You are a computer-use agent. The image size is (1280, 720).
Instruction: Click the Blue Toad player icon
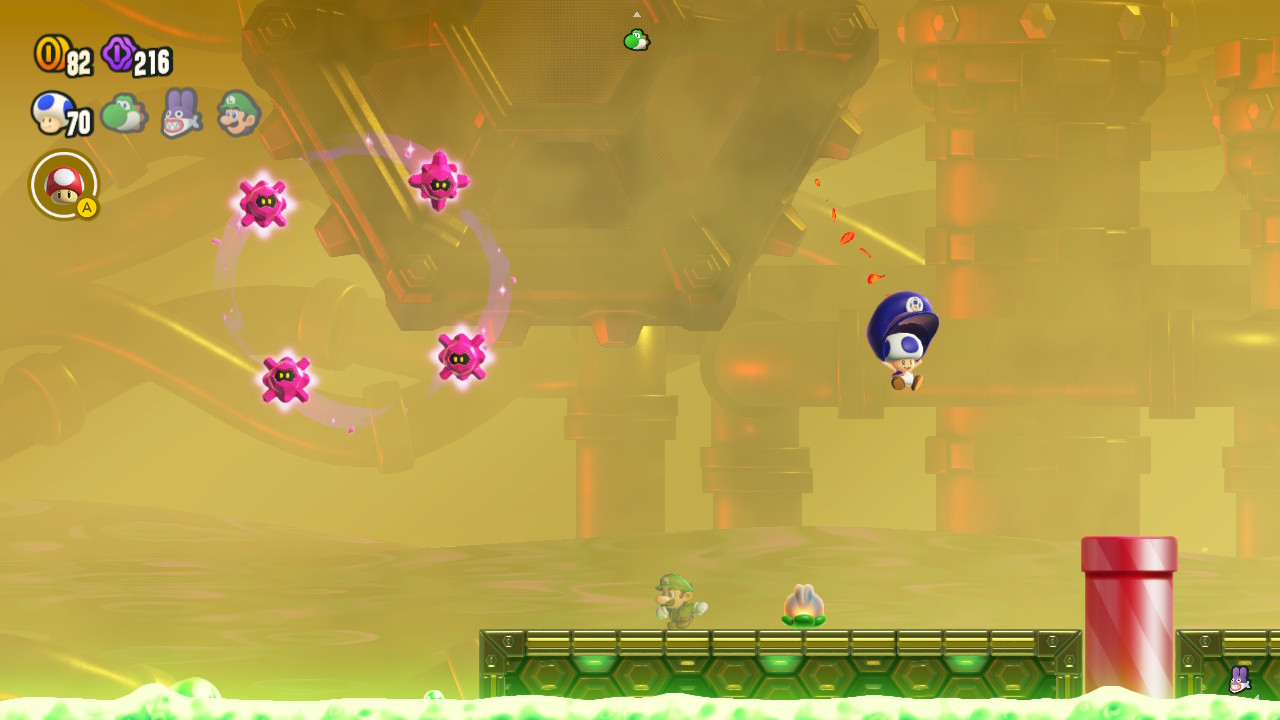(51, 111)
